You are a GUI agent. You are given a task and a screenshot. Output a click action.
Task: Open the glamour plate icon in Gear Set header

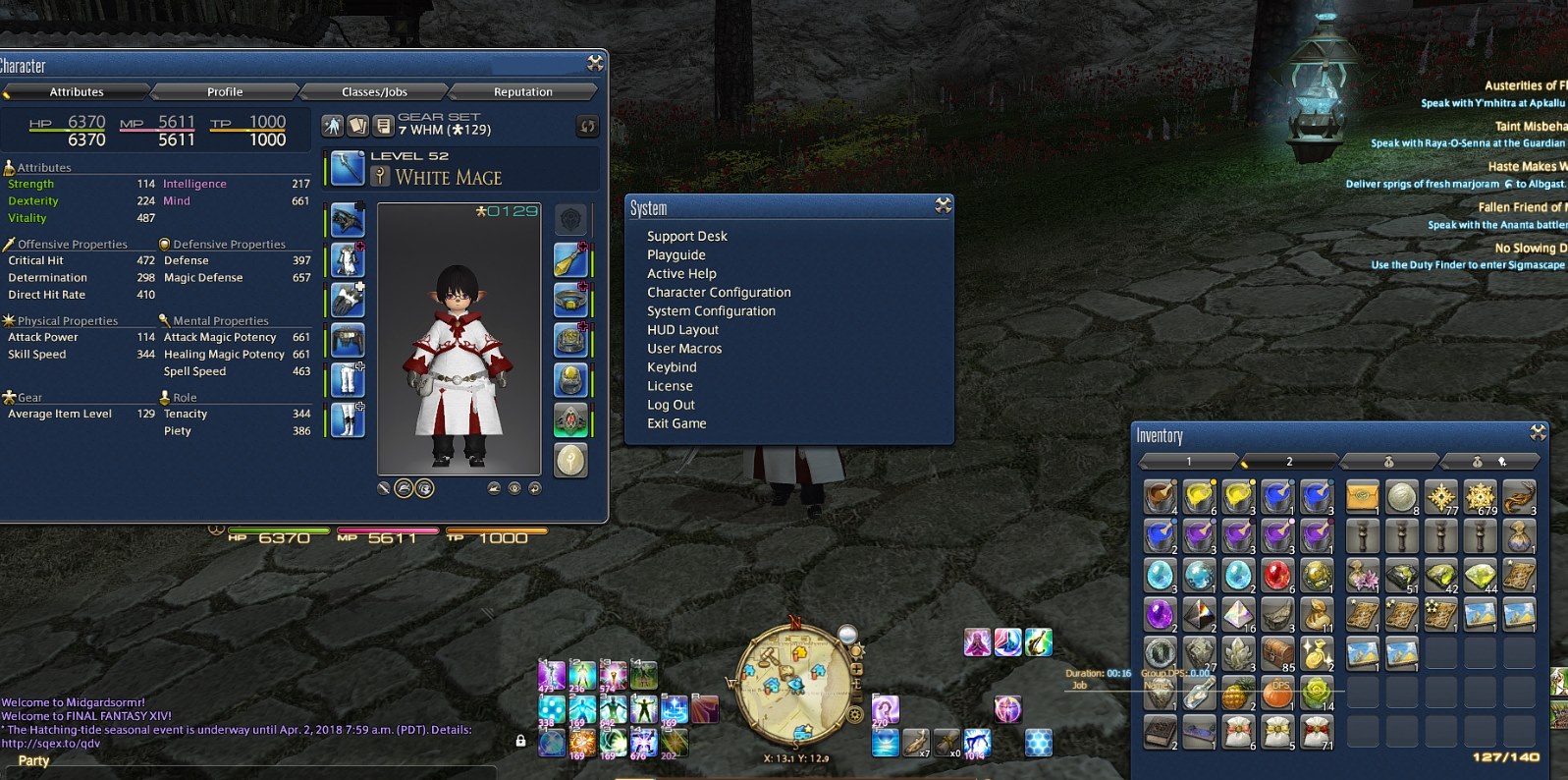point(357,124)
